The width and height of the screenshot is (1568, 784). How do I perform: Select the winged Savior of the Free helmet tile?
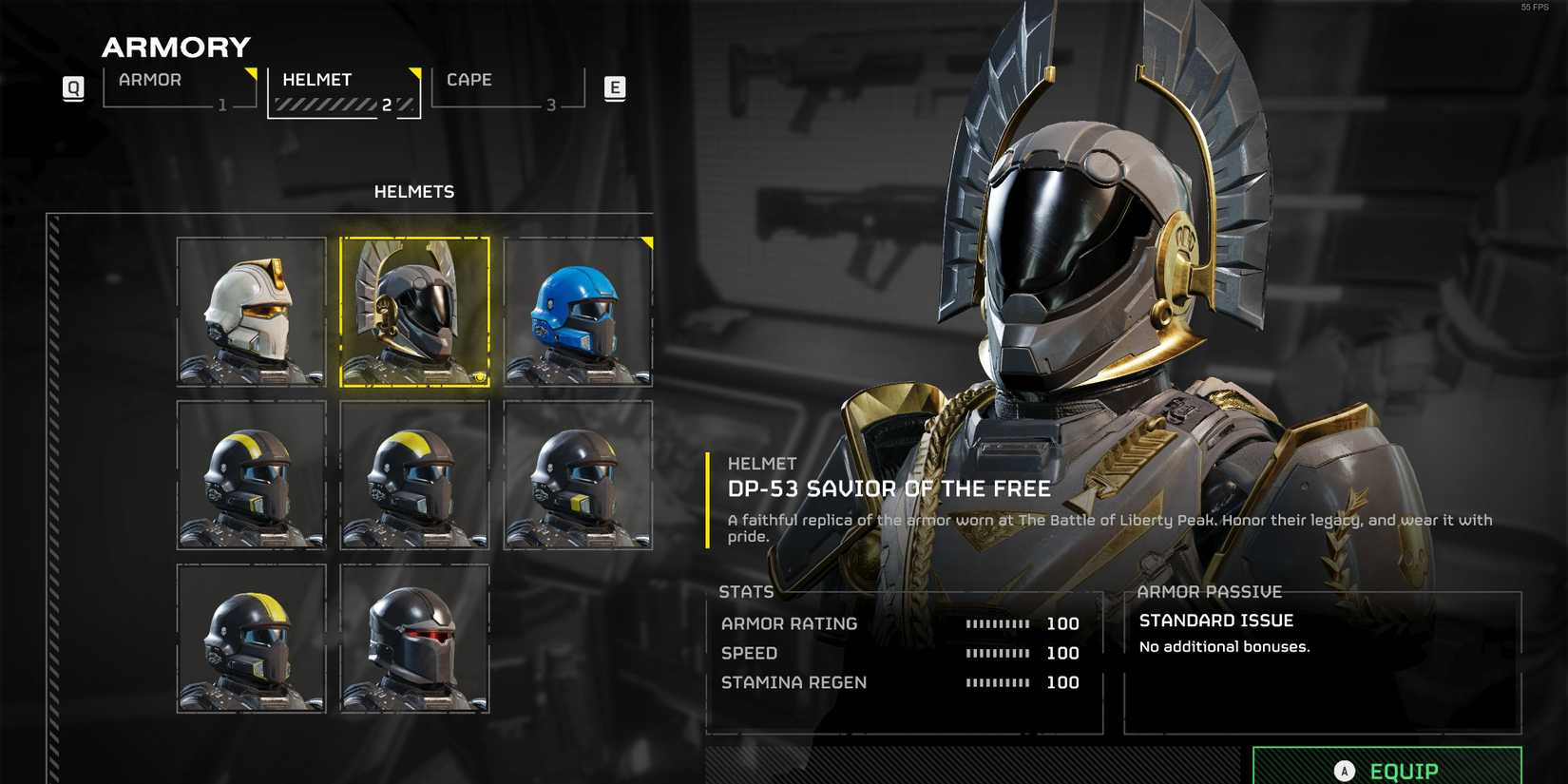[x=415, y=312]
